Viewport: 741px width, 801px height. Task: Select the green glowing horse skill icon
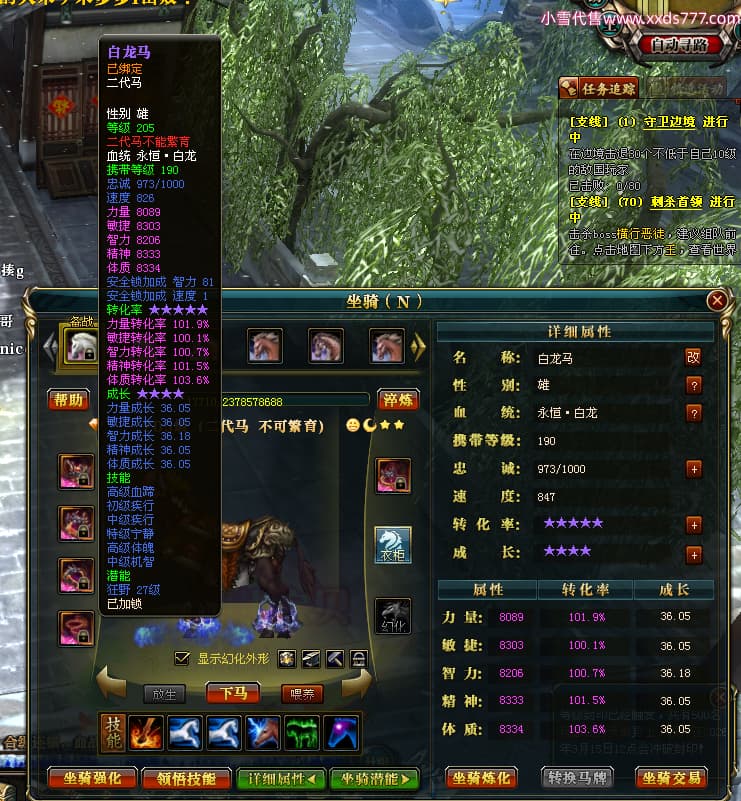click(x=301, y=732)
